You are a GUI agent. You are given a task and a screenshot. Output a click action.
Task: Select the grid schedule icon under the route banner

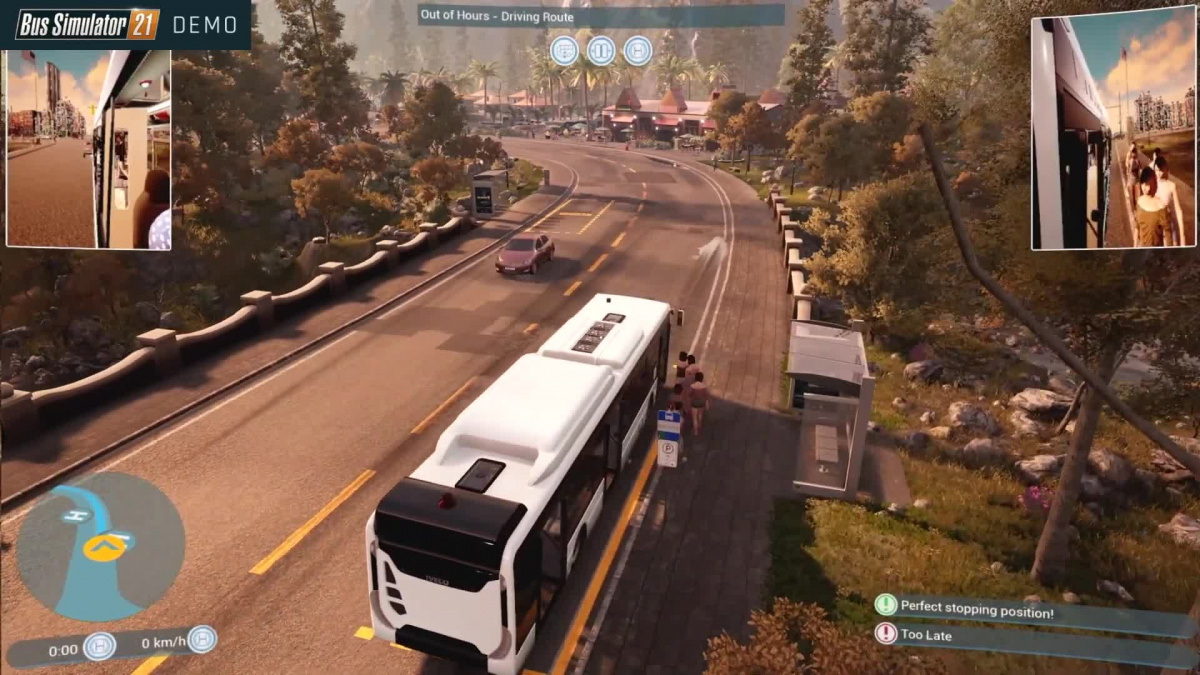point(564,50)
